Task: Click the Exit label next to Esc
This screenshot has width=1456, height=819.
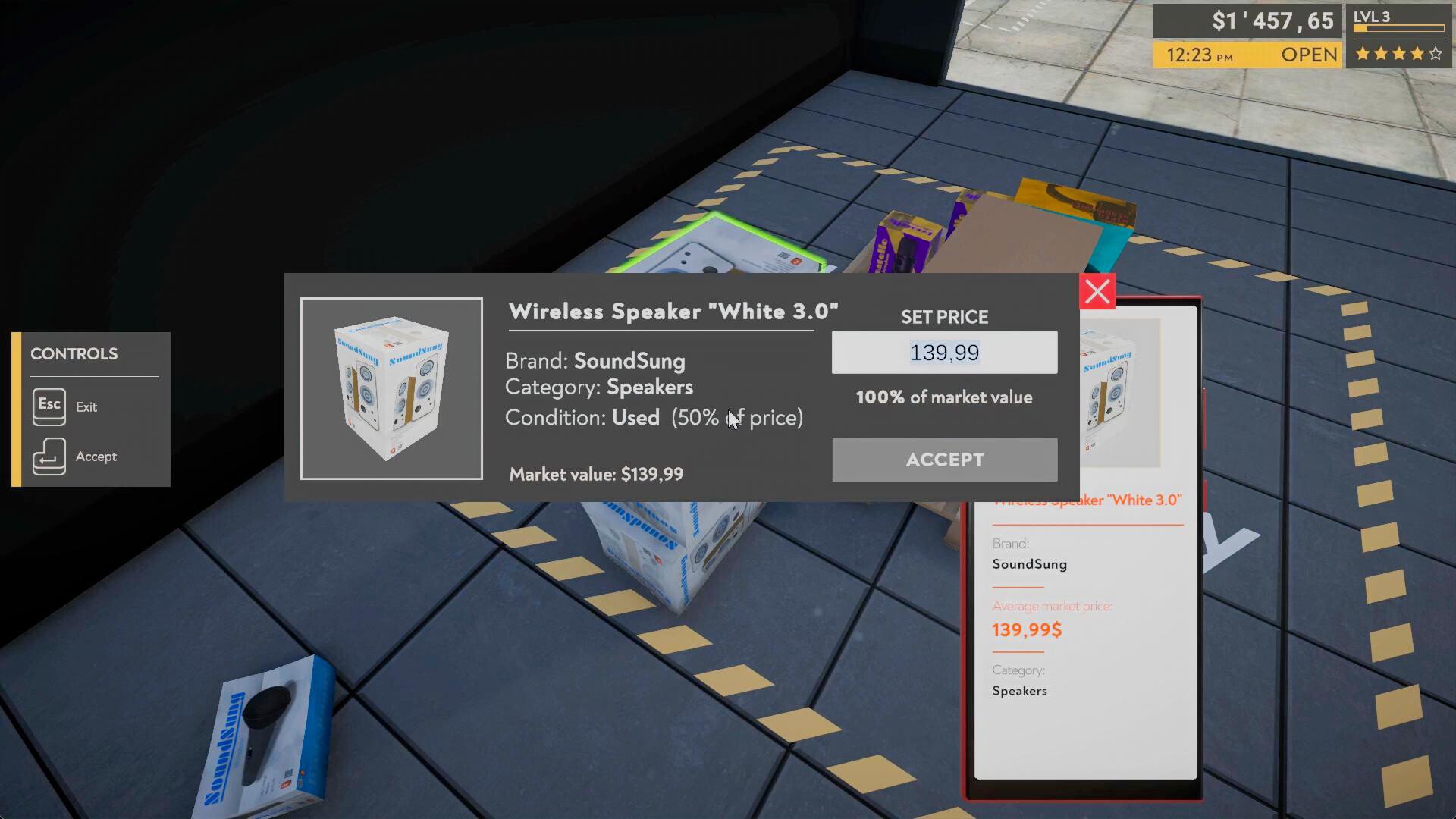Action: 86,407
